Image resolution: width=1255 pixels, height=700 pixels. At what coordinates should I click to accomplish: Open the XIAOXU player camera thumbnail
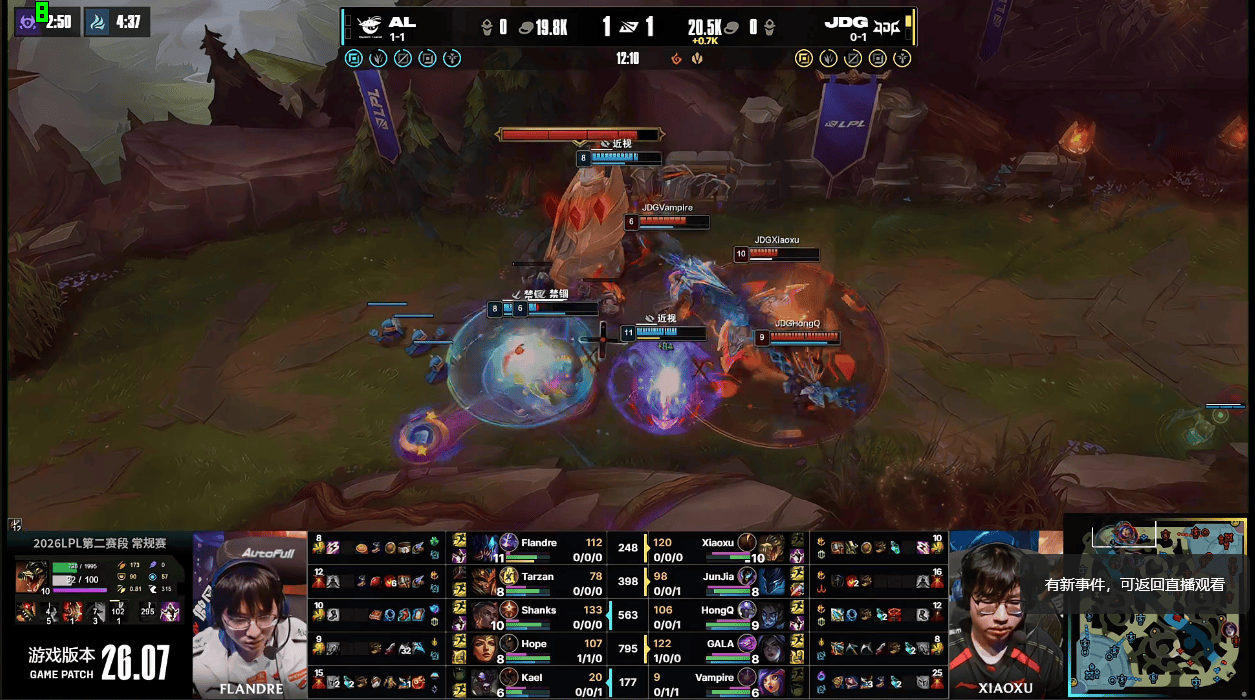1005,614
